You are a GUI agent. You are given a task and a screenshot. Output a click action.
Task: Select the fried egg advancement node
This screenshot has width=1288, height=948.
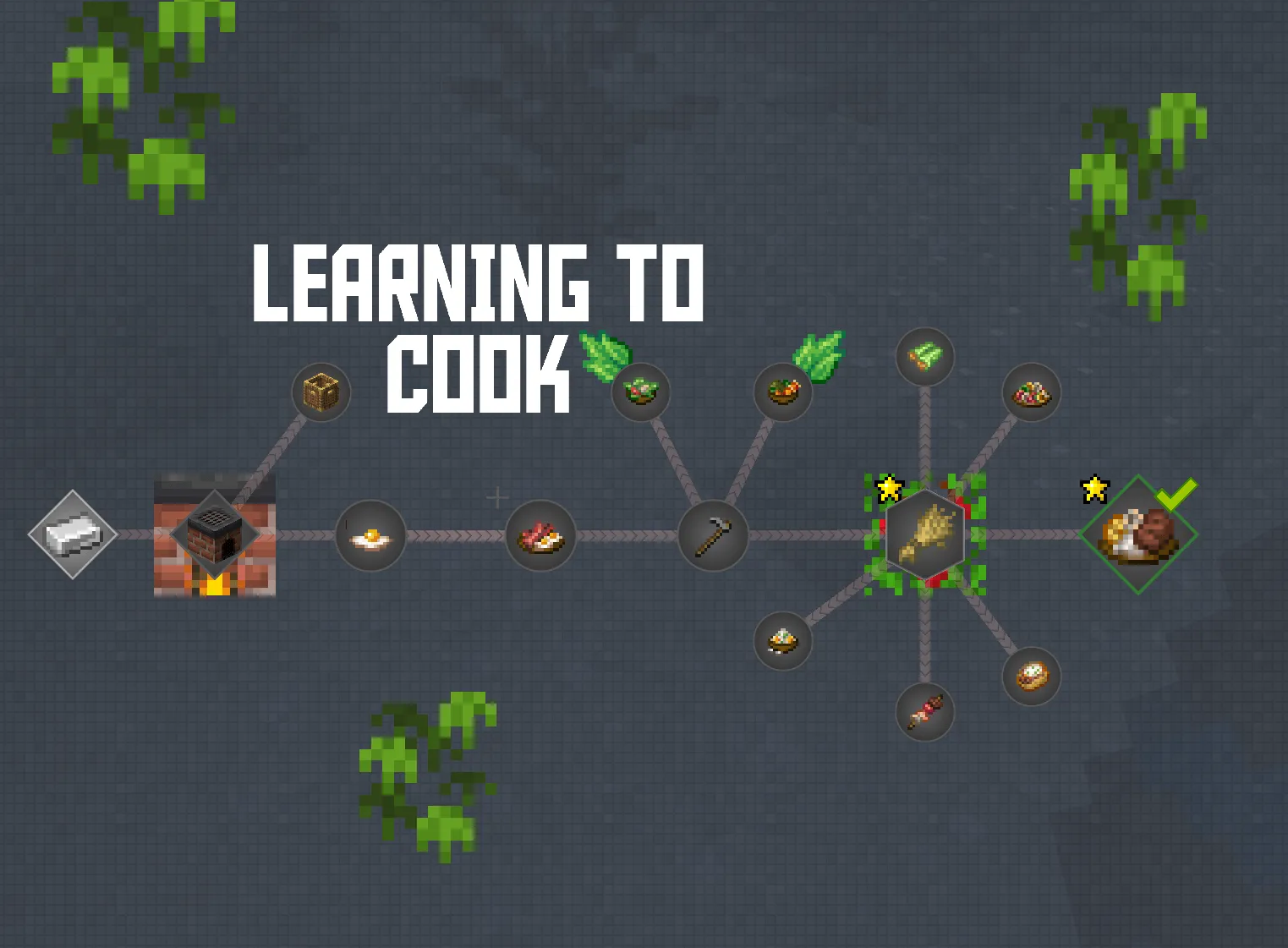coord(370,534)
